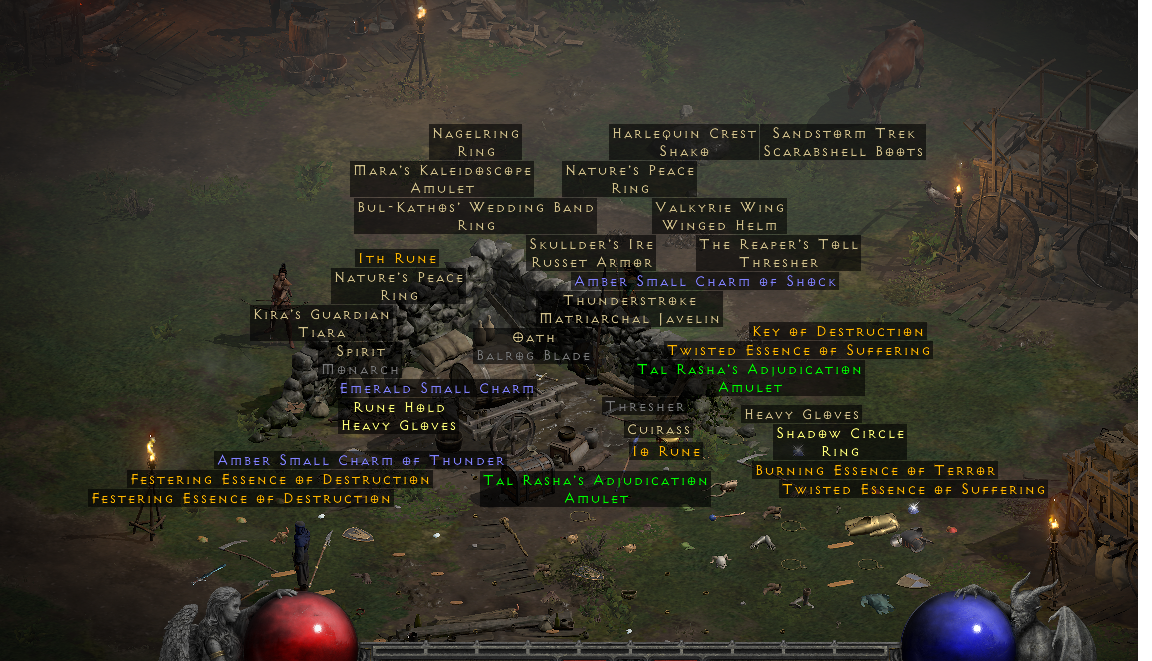This screenshot has height=661, width=1152.
Task: Click the Key of Destruction label
Action: [x=838, y=332]
